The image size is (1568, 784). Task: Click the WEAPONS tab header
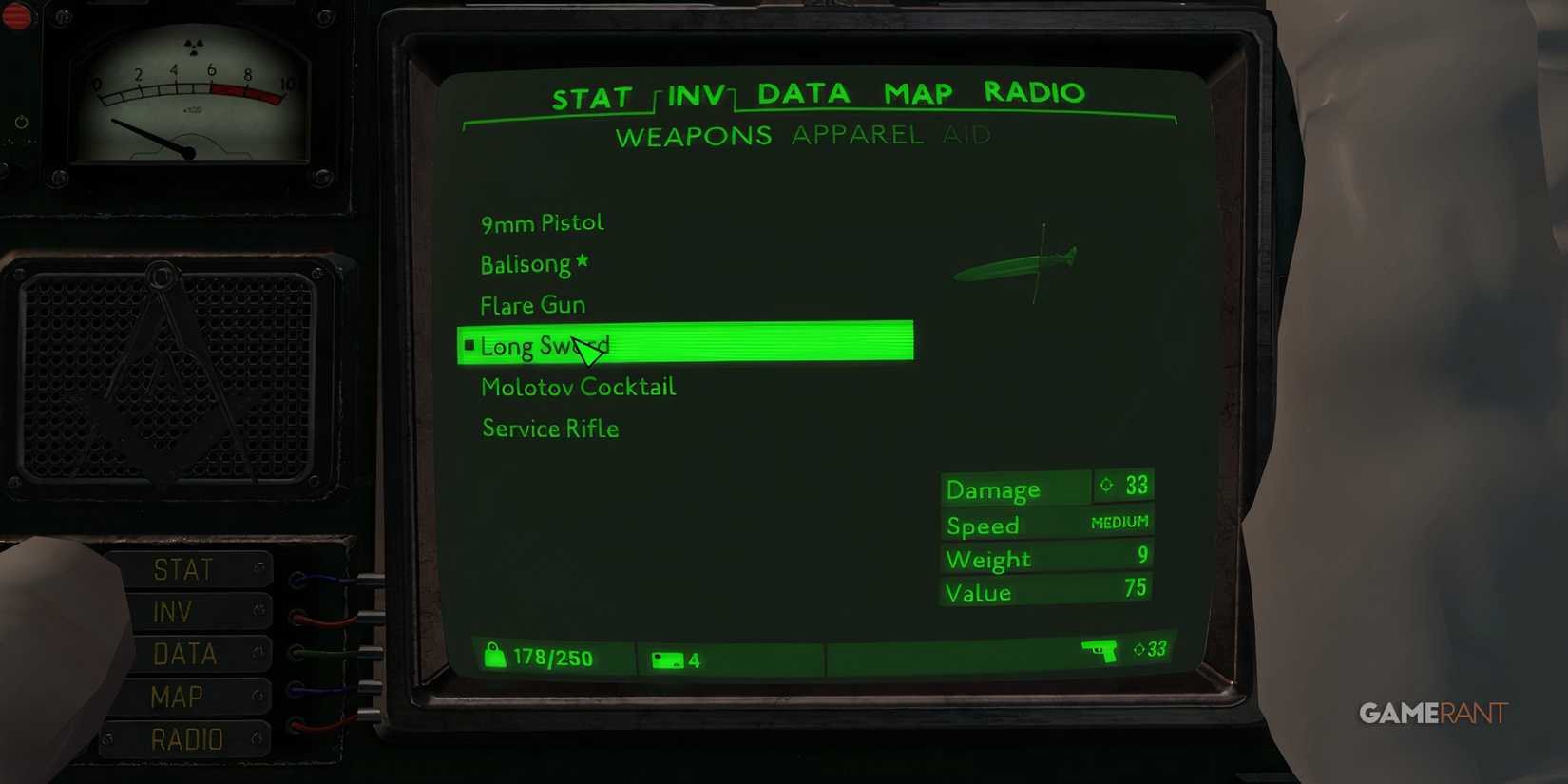coord(695,135)
